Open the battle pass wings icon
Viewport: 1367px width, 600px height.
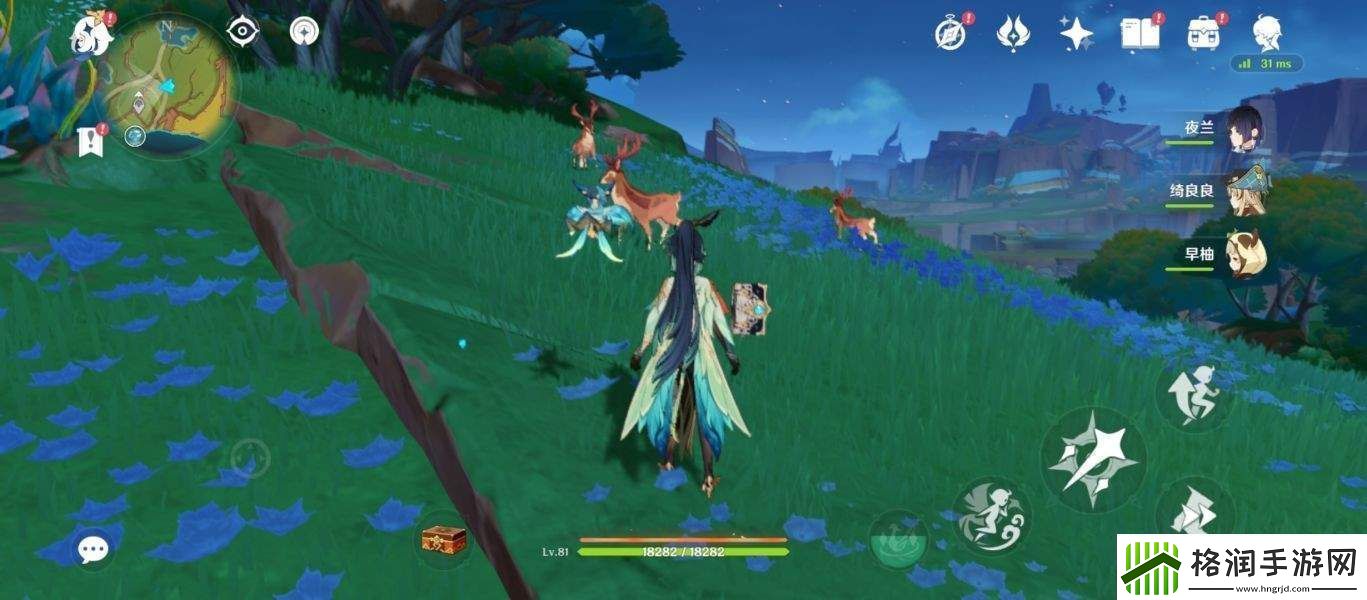[x=1013, y=34]
